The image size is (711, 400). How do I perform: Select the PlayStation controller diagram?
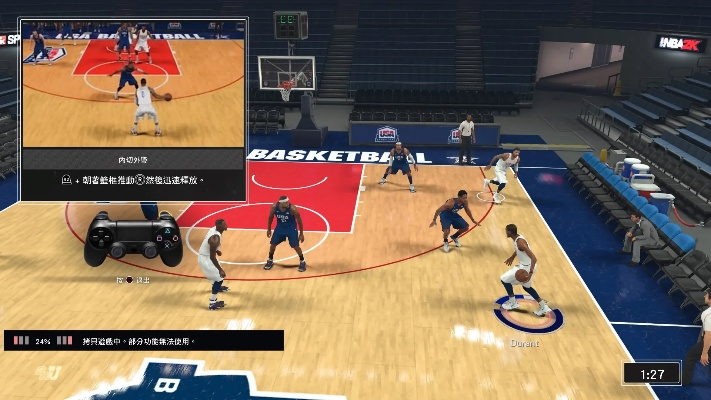pyautogui.click(x=132, y=239)
